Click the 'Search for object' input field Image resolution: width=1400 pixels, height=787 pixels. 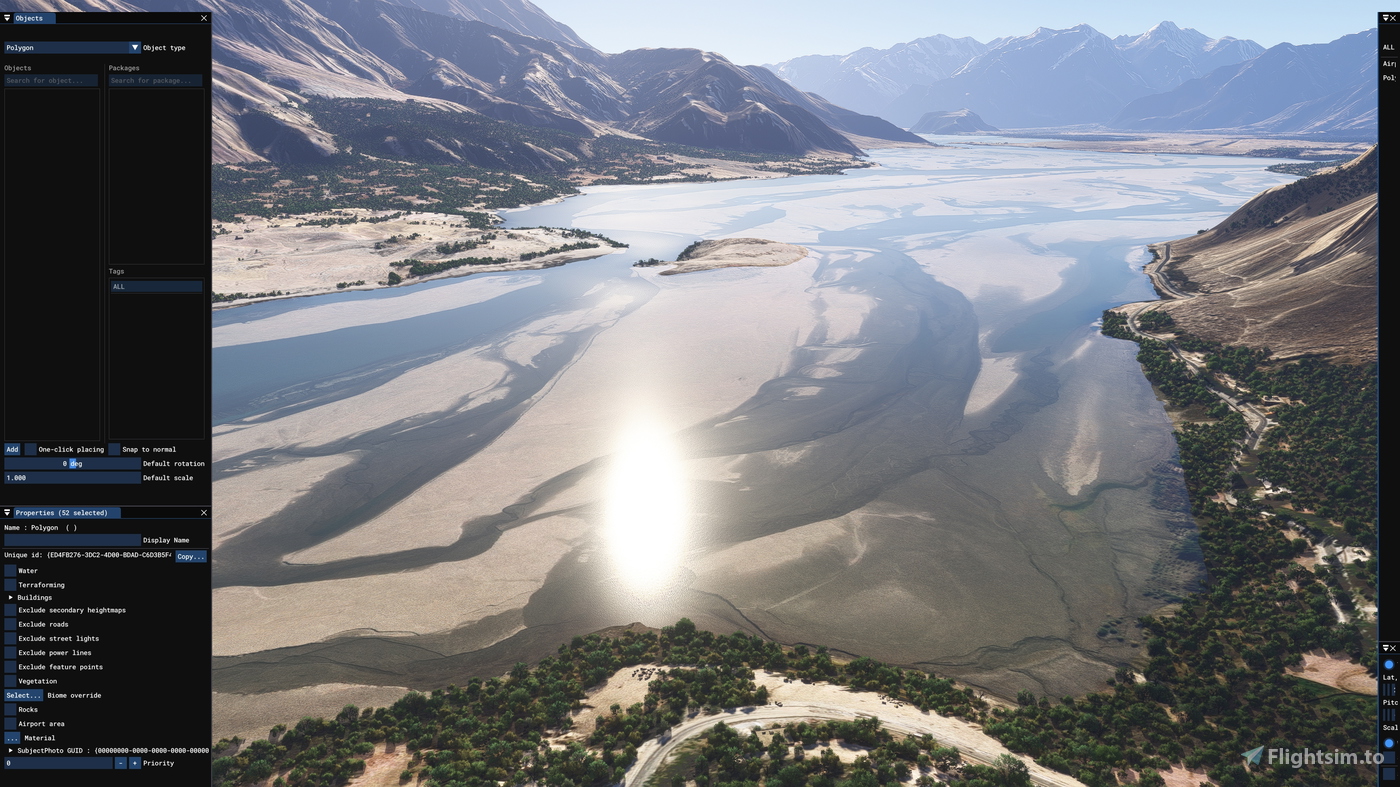coord(50,80)
